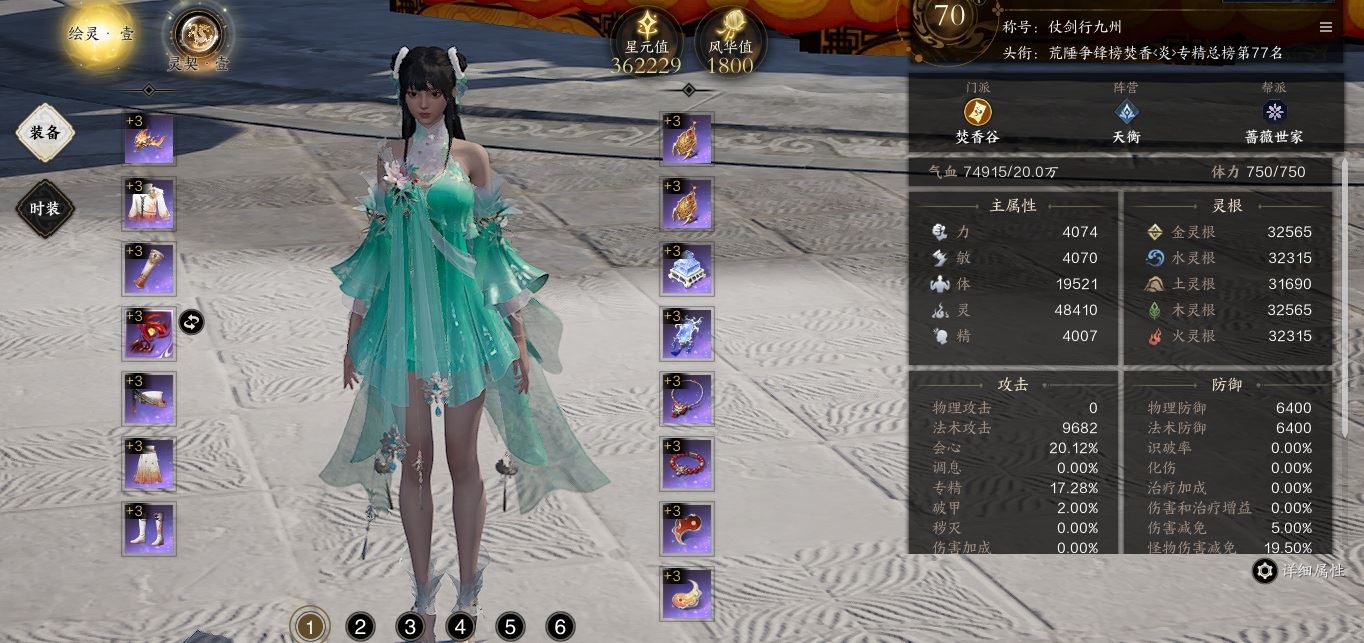The height and width of the screenshot is (643, 1364).
Task: Switch to loadout preset 2
Action: pyautogui.click(x=360, y=627)
